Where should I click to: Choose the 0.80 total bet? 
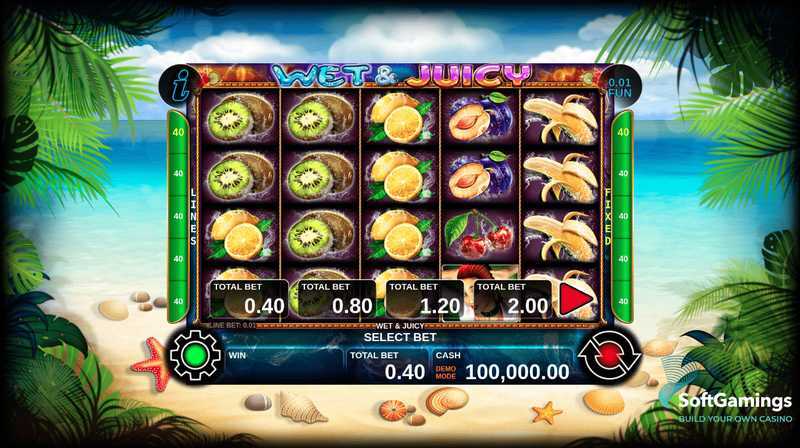tap(337, 299)
